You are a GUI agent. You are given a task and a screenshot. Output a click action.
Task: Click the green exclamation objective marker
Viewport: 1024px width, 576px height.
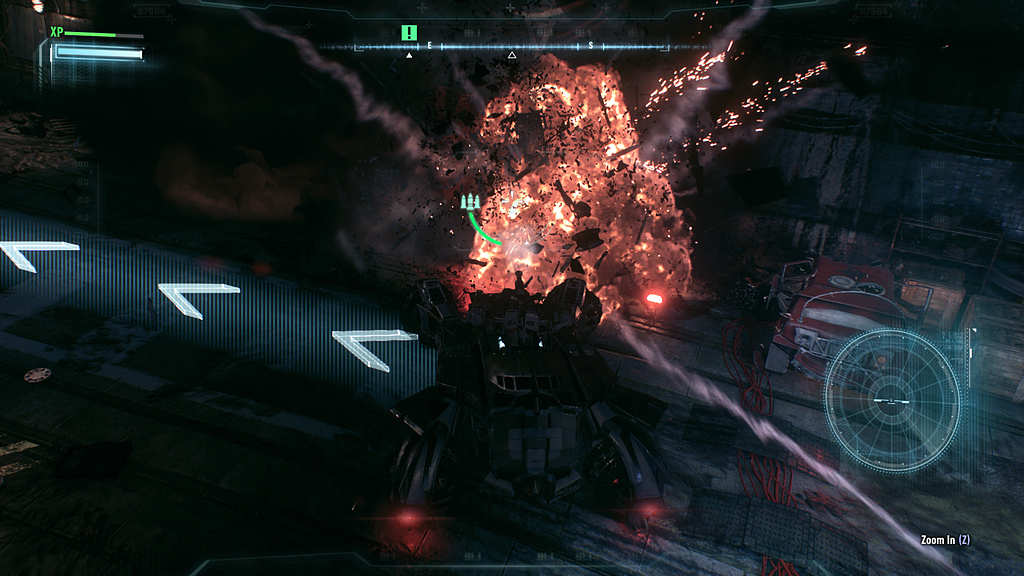(x=408, y=33)
